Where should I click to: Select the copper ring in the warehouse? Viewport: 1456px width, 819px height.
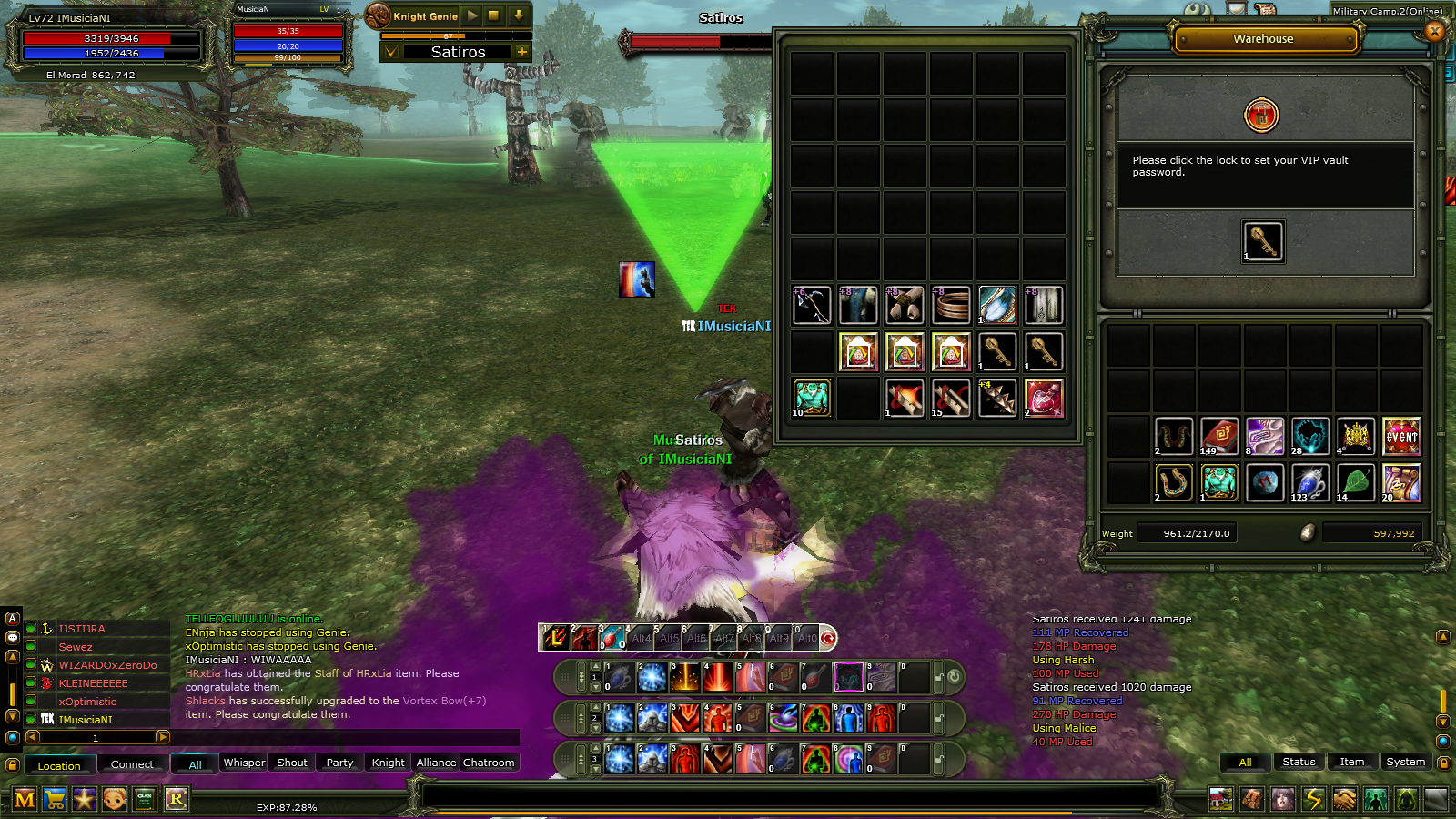point(951,306)
